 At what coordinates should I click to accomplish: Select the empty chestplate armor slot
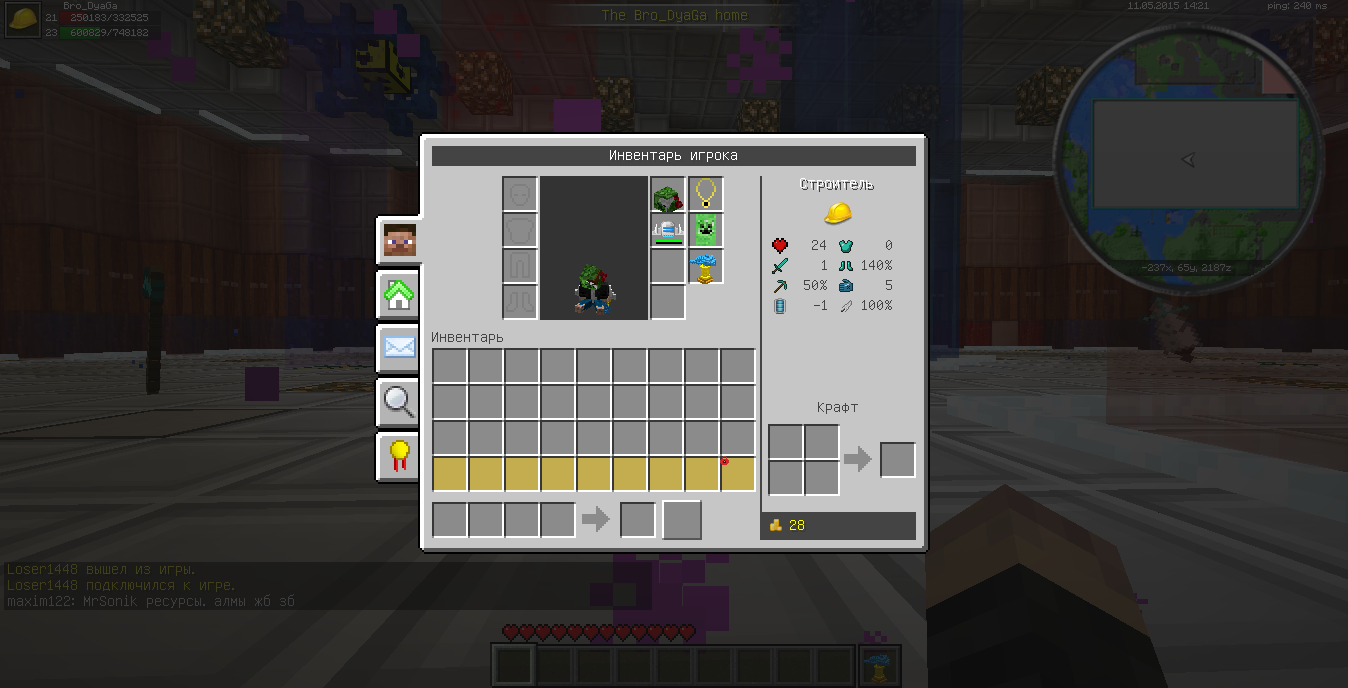click(x=520, y=231)
